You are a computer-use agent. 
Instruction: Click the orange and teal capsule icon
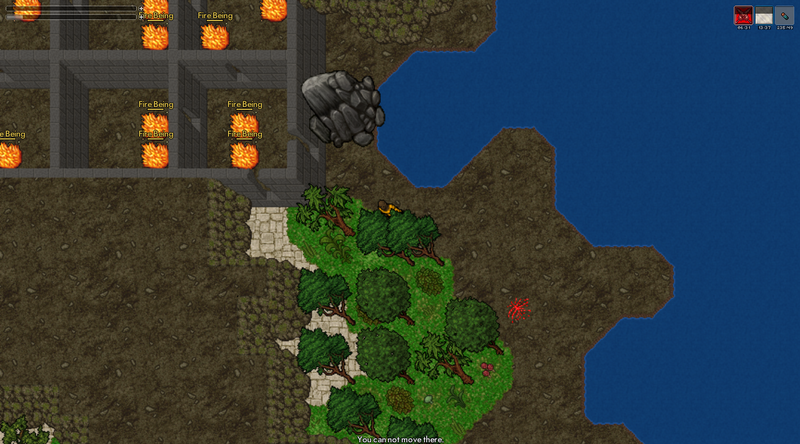[784, 15]
